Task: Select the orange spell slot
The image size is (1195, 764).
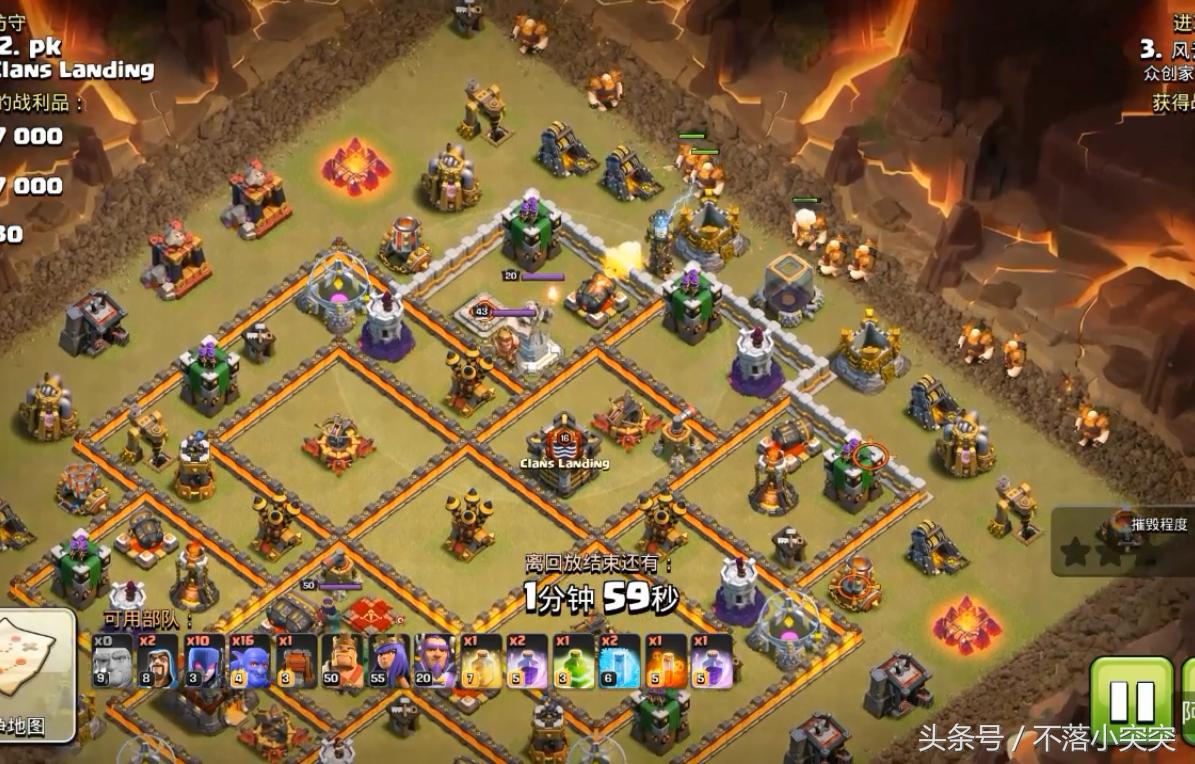Action: pos(665,661)
